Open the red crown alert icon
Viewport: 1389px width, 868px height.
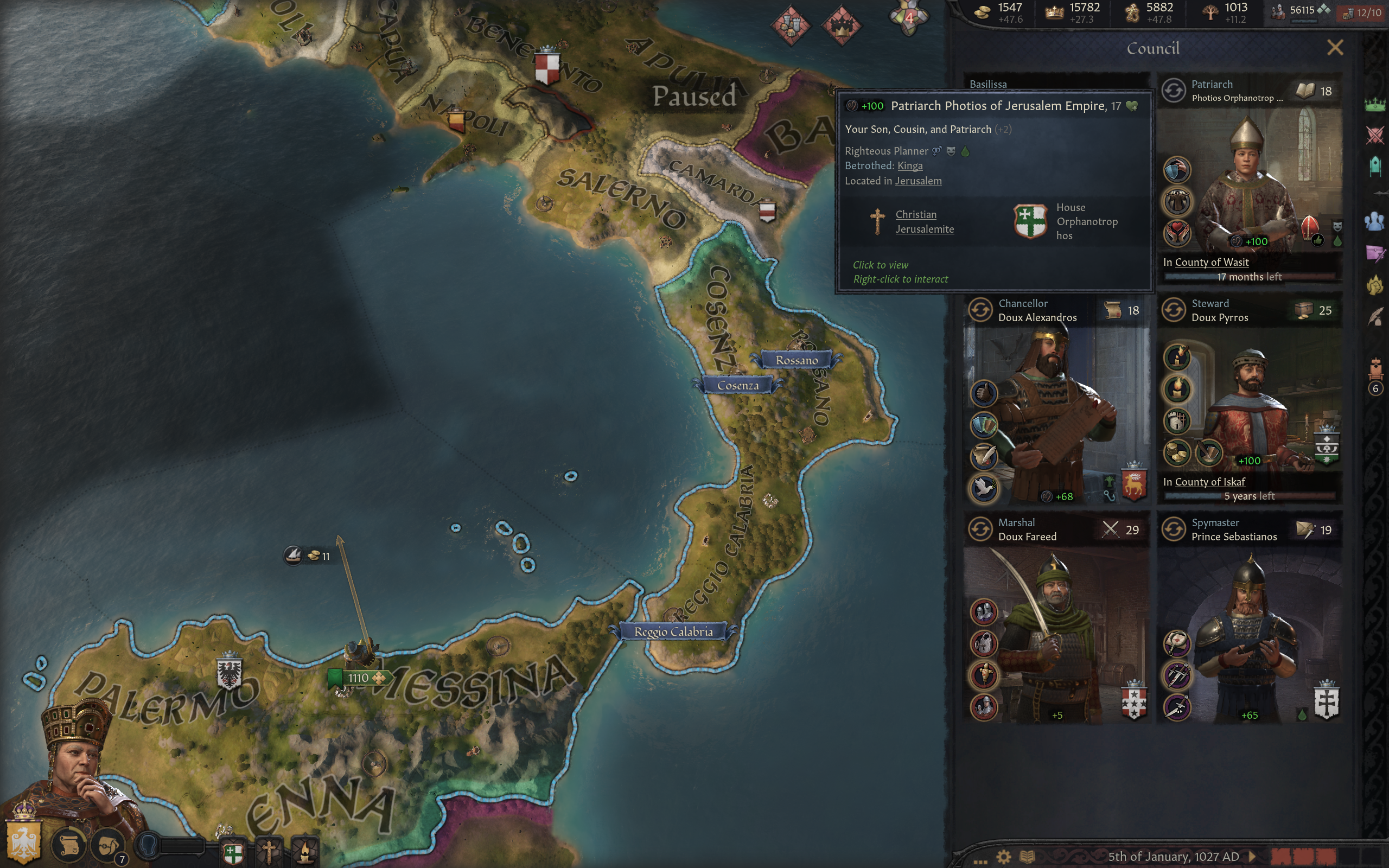[841, 26]
